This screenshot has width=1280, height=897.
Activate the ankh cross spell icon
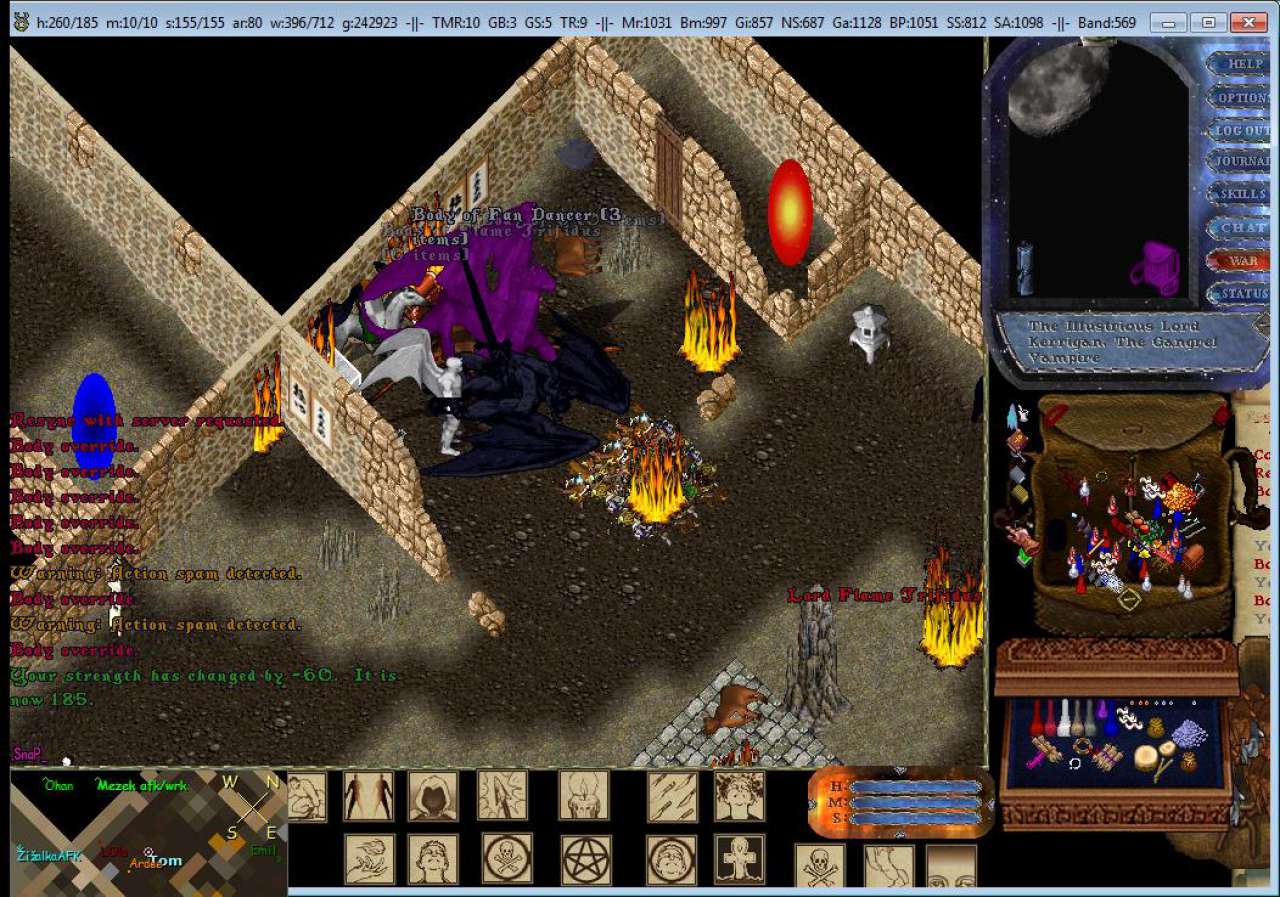point(739,859)
